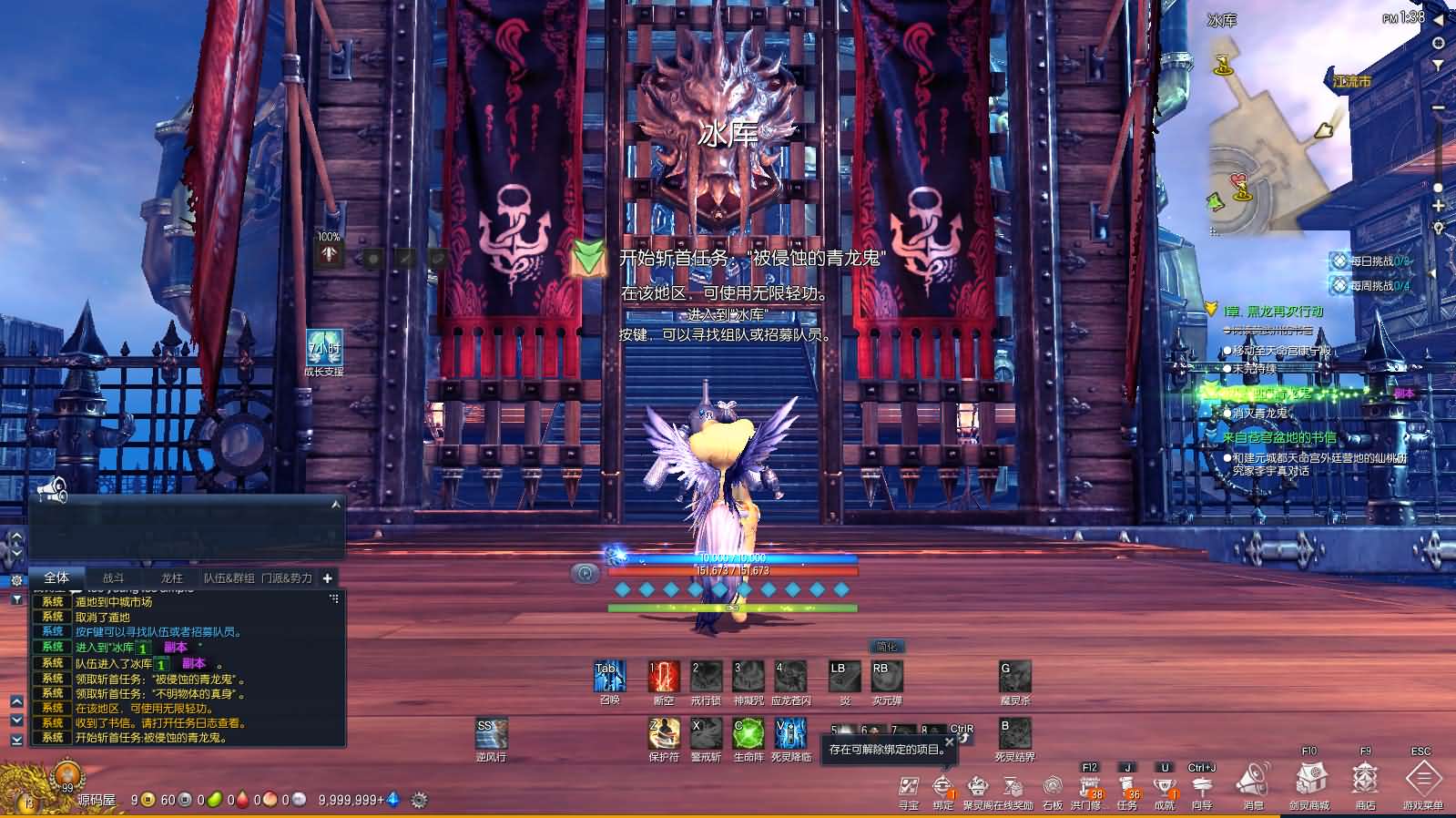Select the 门派&势力 chat tab
This screenshot has height=818, width=1456.
coord(288,578)
